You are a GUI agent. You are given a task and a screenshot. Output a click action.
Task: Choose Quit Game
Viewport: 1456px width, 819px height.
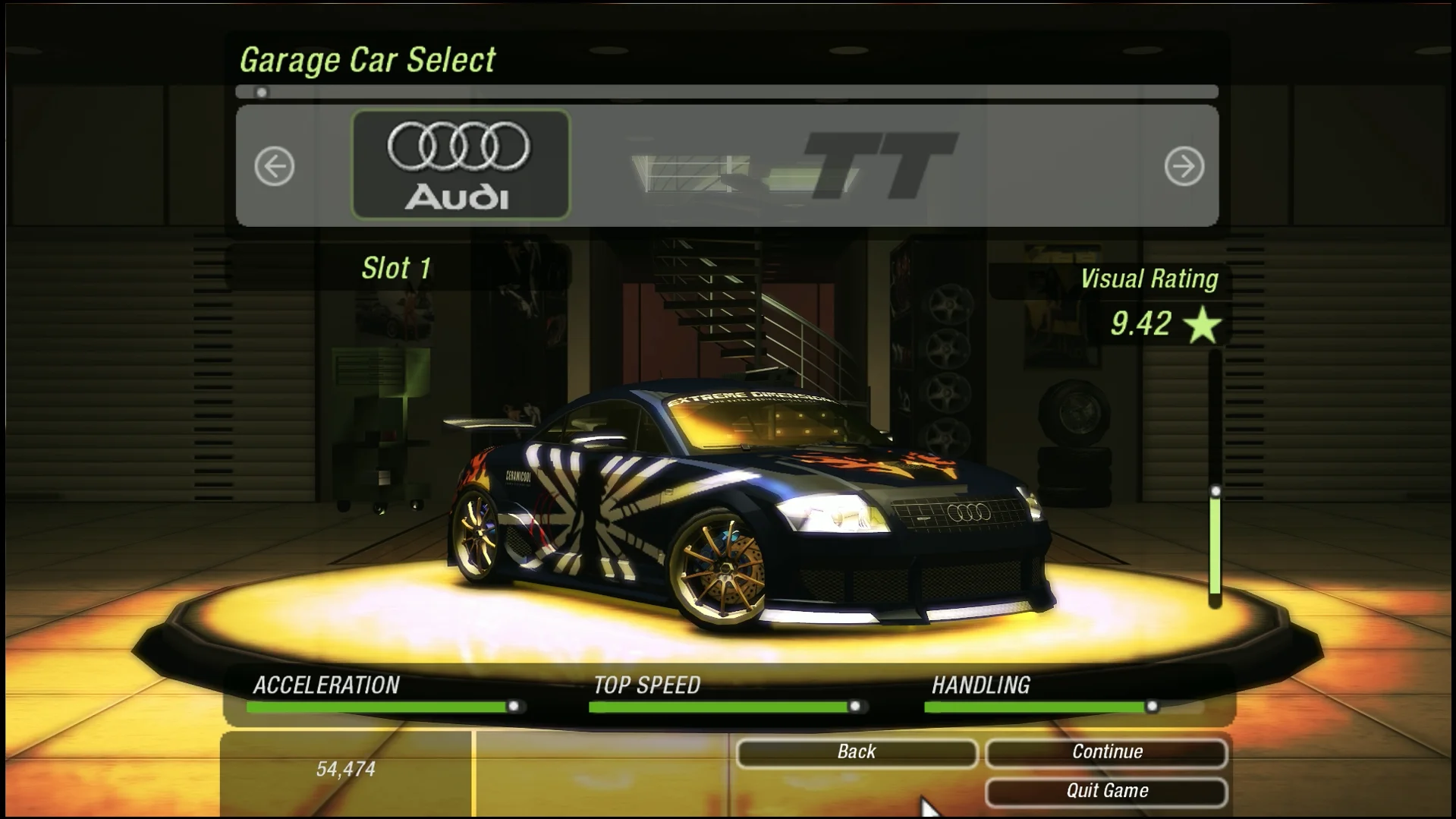tap(1106, 791)
